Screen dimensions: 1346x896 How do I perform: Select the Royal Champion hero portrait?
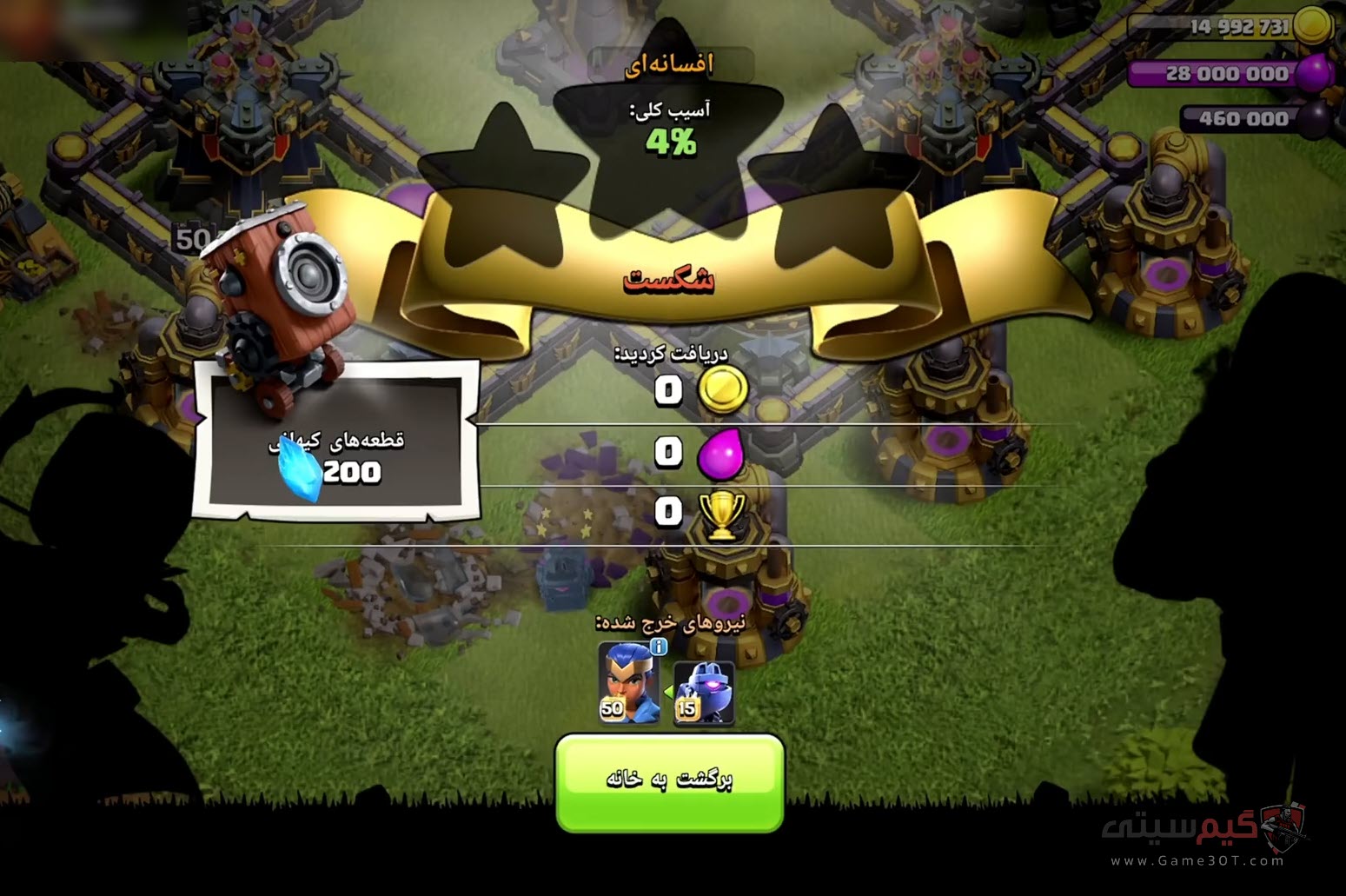(627, 684)
